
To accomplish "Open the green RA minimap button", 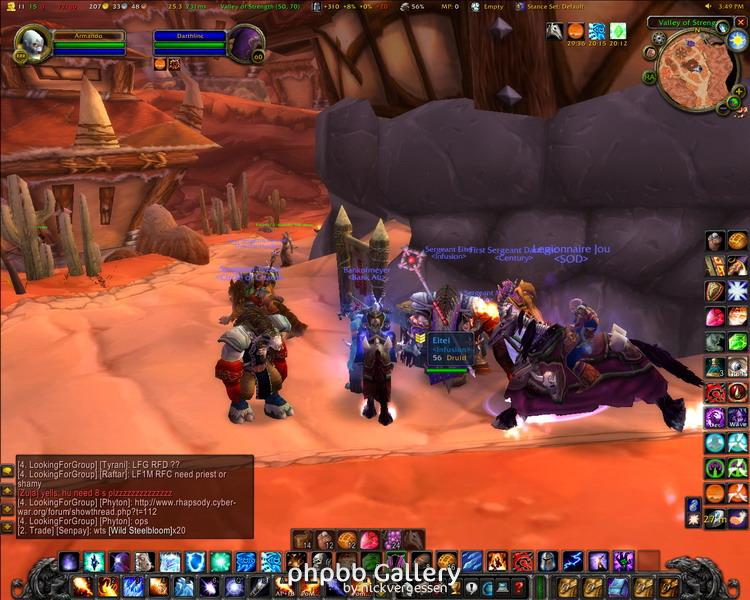I will coord(650,76).
